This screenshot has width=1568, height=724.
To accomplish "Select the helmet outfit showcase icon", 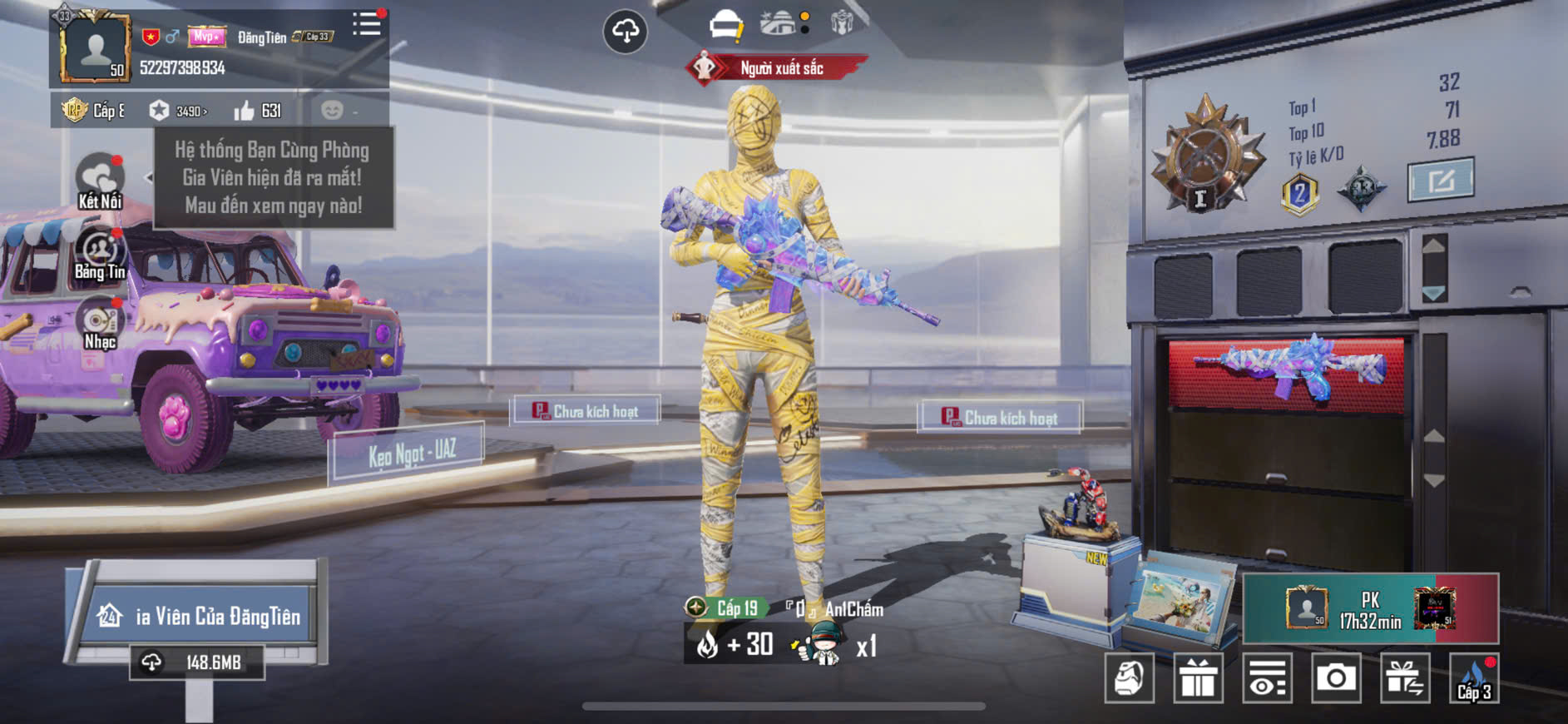I will (725, 25).
